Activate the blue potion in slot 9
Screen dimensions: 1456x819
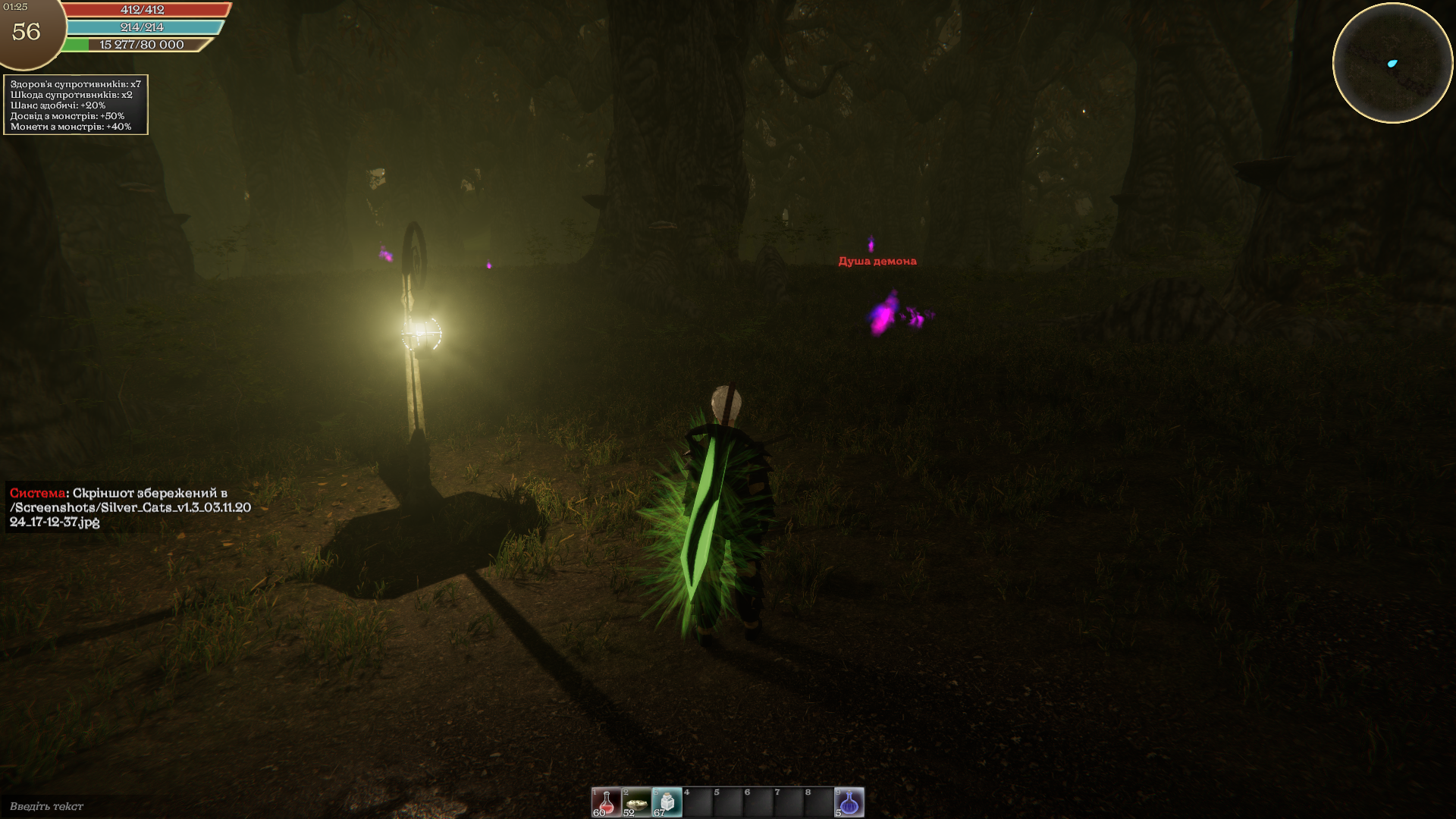(849, 802)
